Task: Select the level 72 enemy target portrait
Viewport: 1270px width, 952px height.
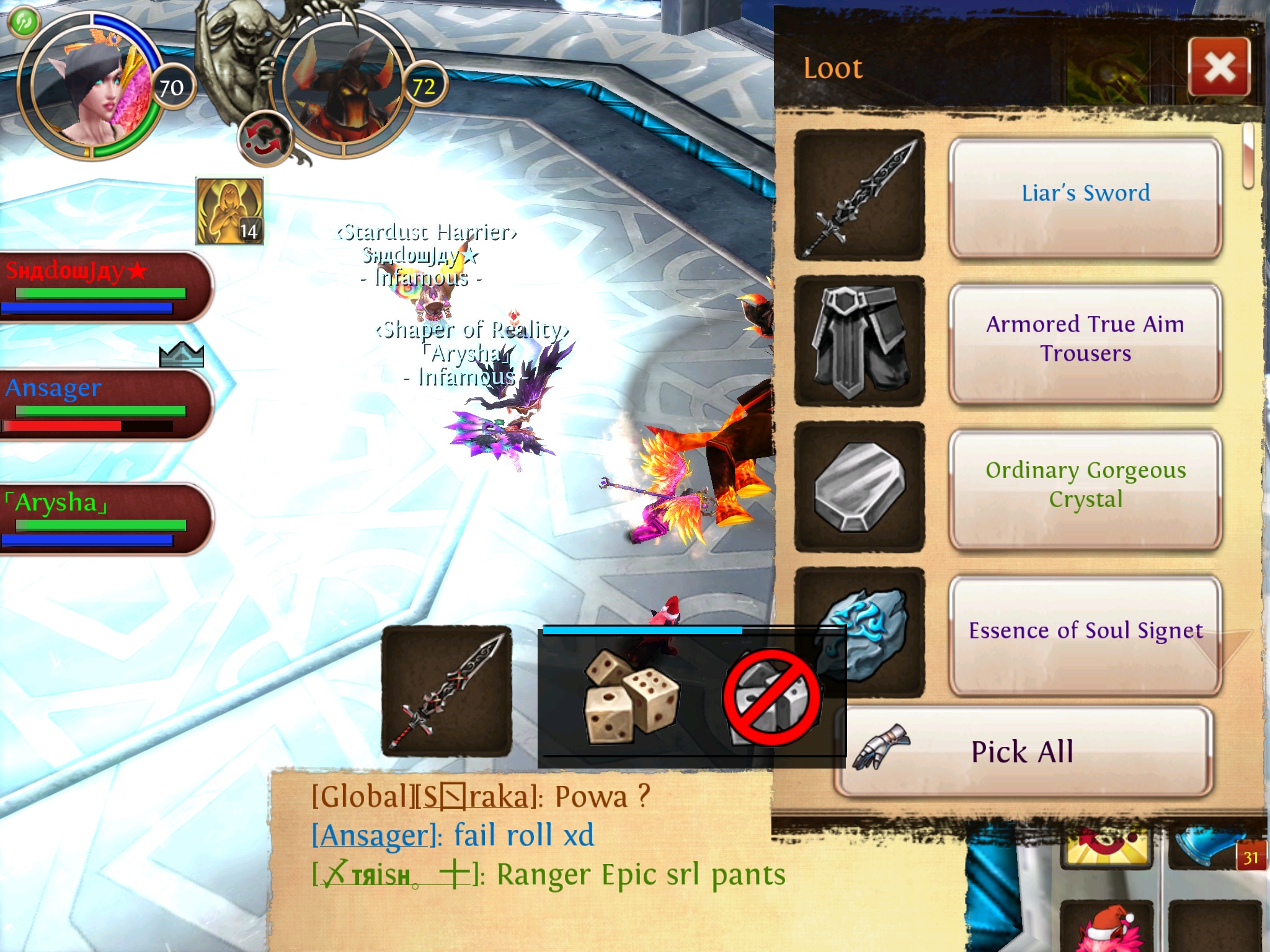Action: [343, 87]
